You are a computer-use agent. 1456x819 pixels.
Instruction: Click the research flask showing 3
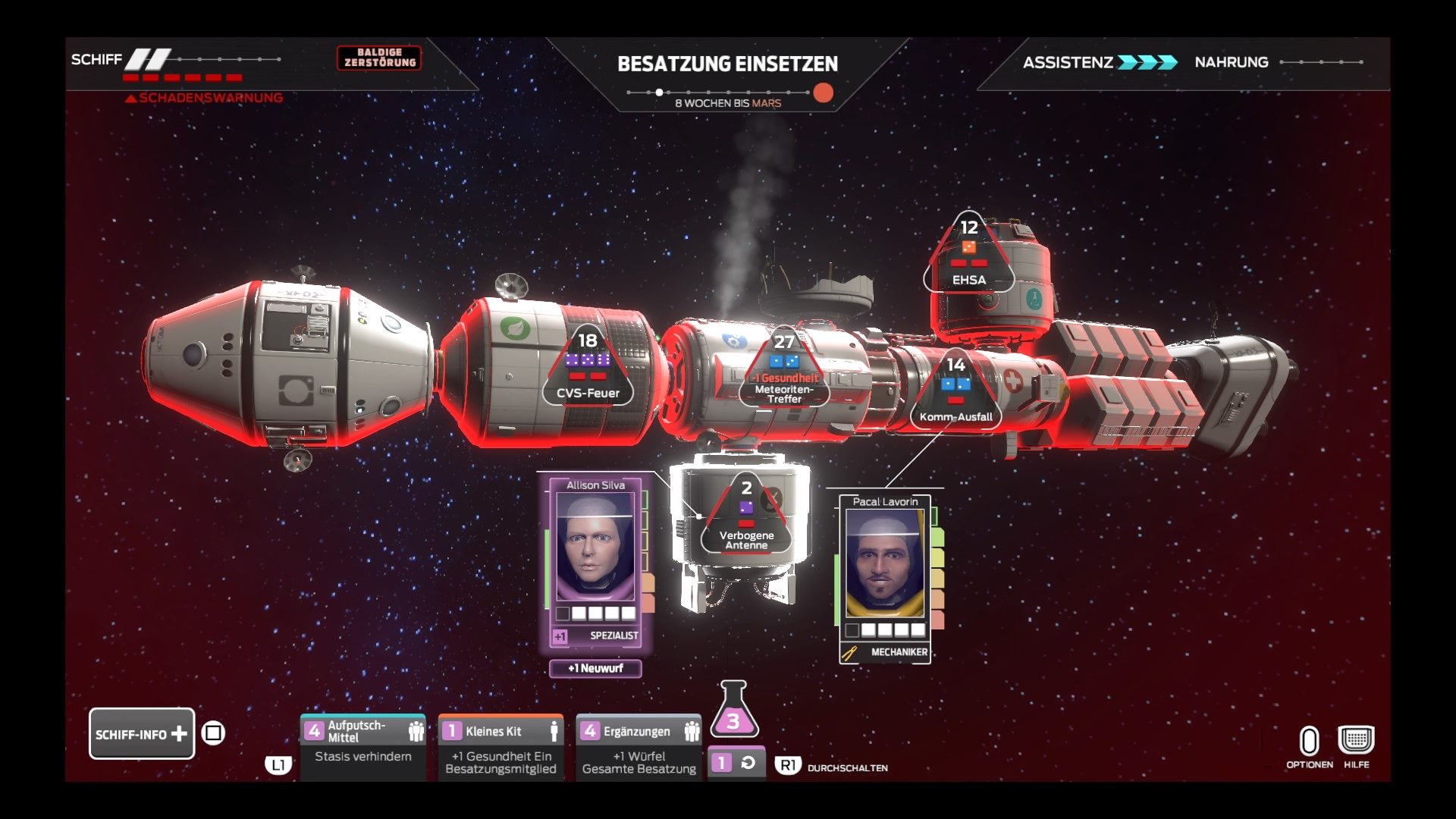click(x=734, y=722)
